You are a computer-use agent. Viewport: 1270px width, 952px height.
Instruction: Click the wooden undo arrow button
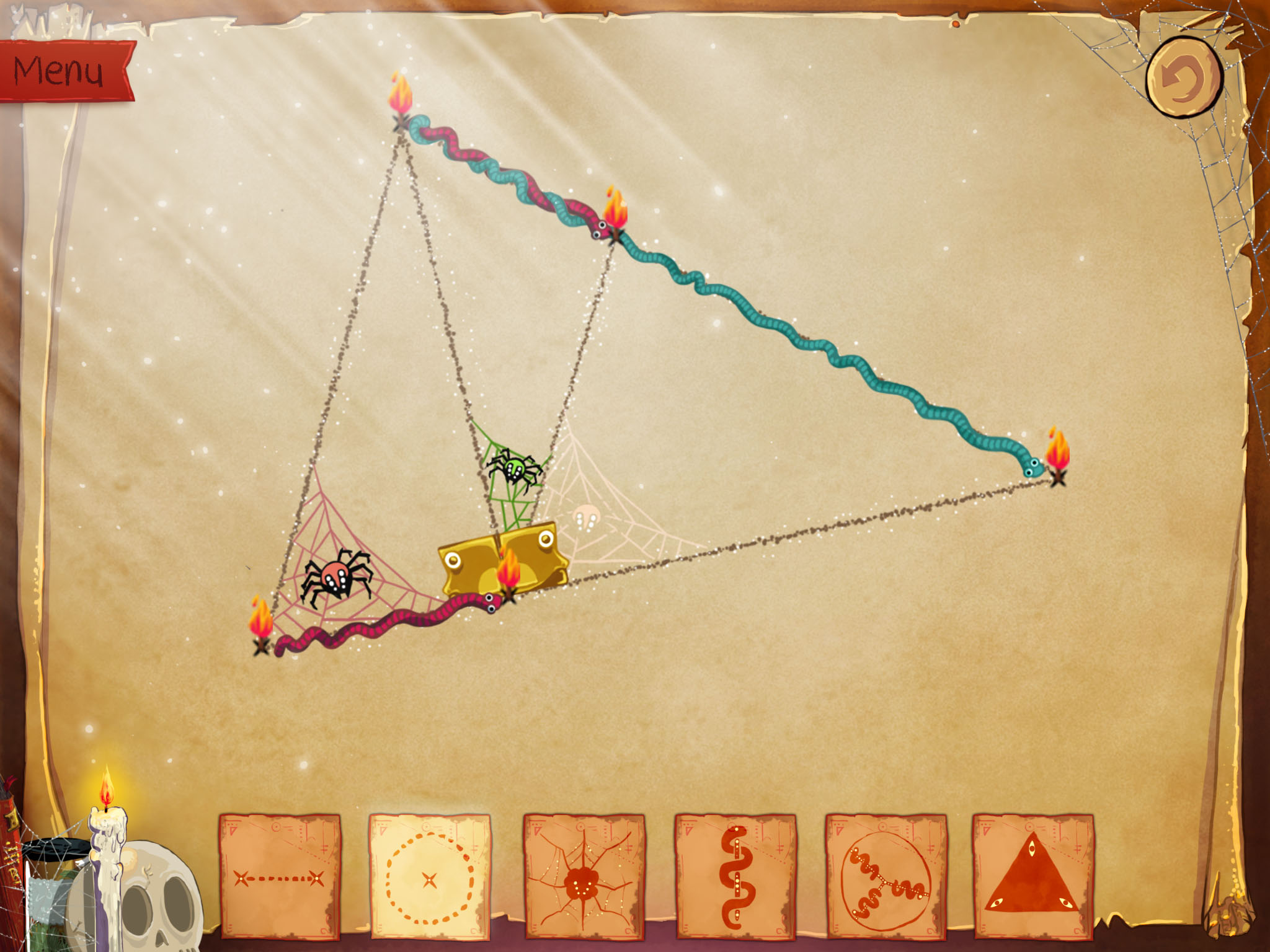pos(1183,77)
